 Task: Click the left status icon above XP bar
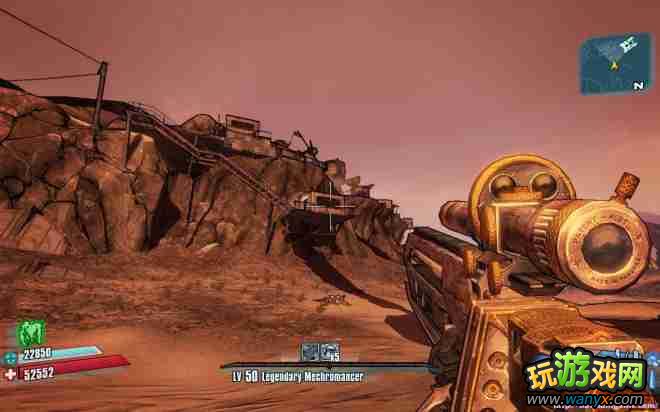coord(310,351)
